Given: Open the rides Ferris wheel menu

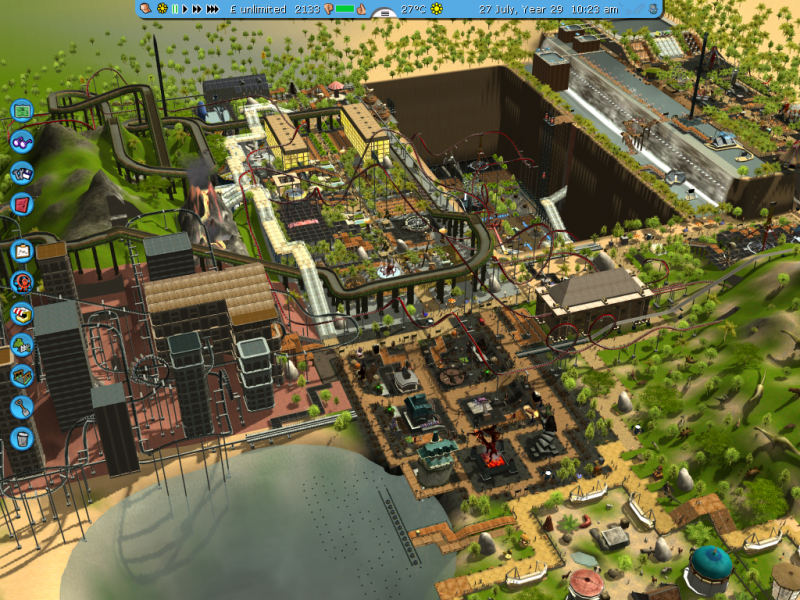Looking at the screenshot, I should coord(22,282).
